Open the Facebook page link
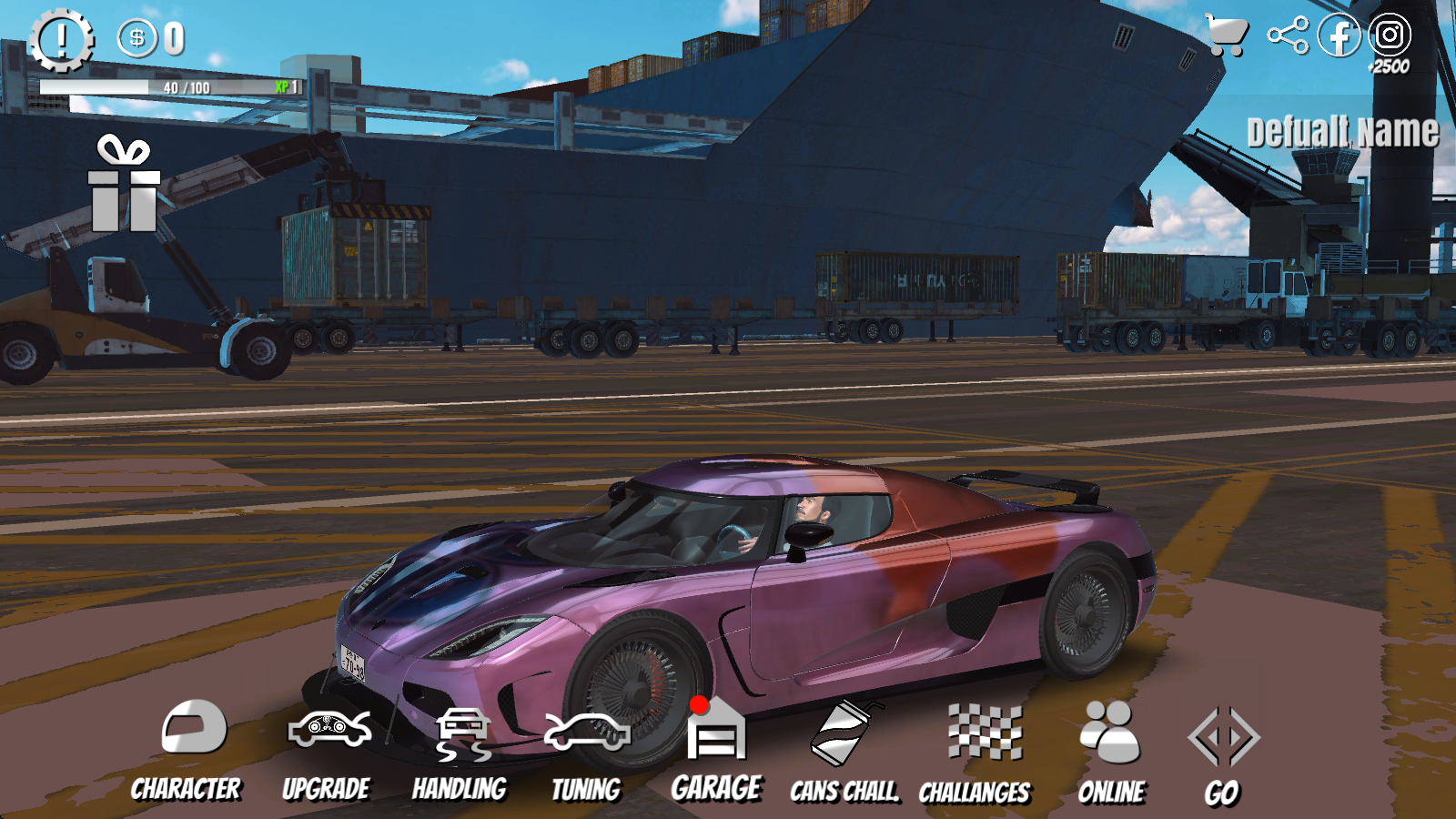 [1339, 36]
